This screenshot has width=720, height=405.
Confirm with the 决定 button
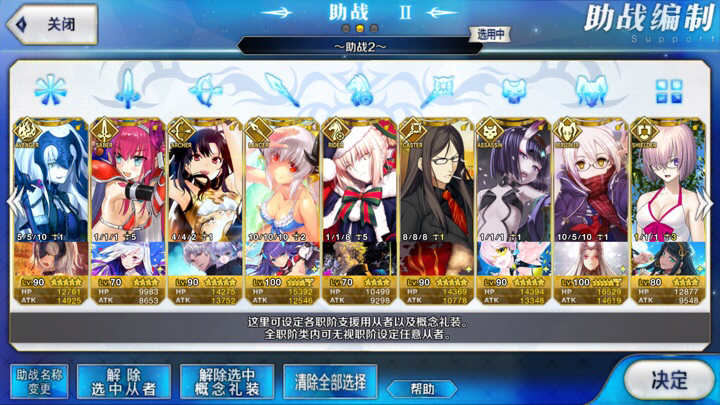[x=669, y=380]
